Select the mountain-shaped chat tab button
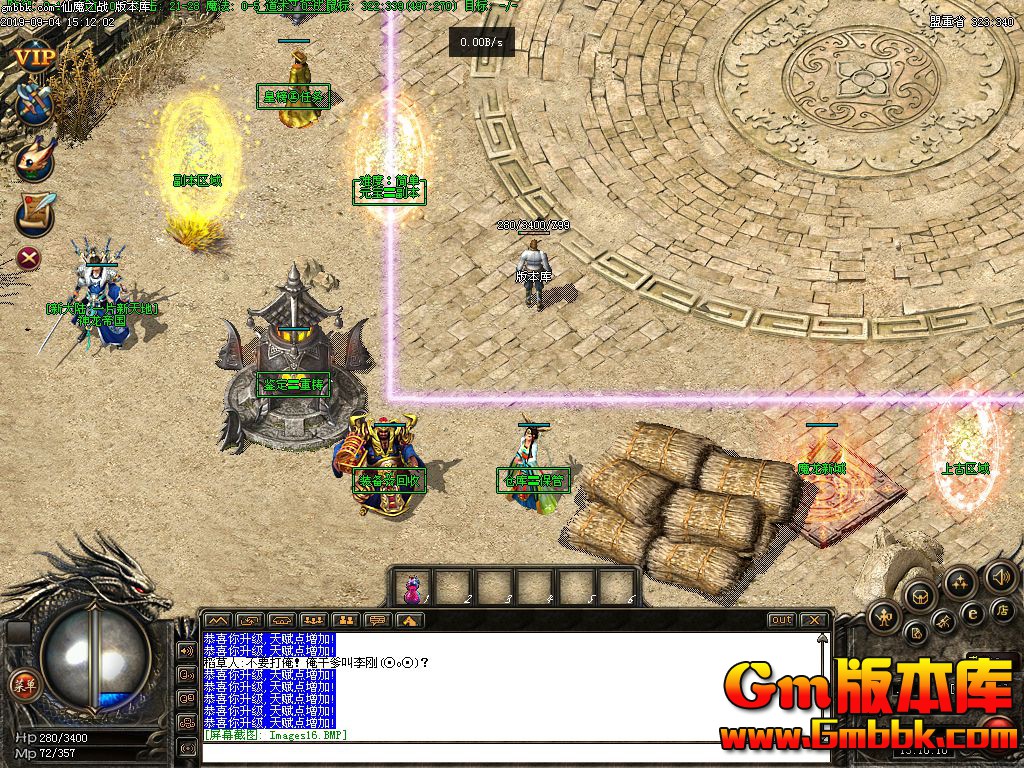Image resolution: width=1024 pixels, height=768 pixels. click(x=217, y=620)
